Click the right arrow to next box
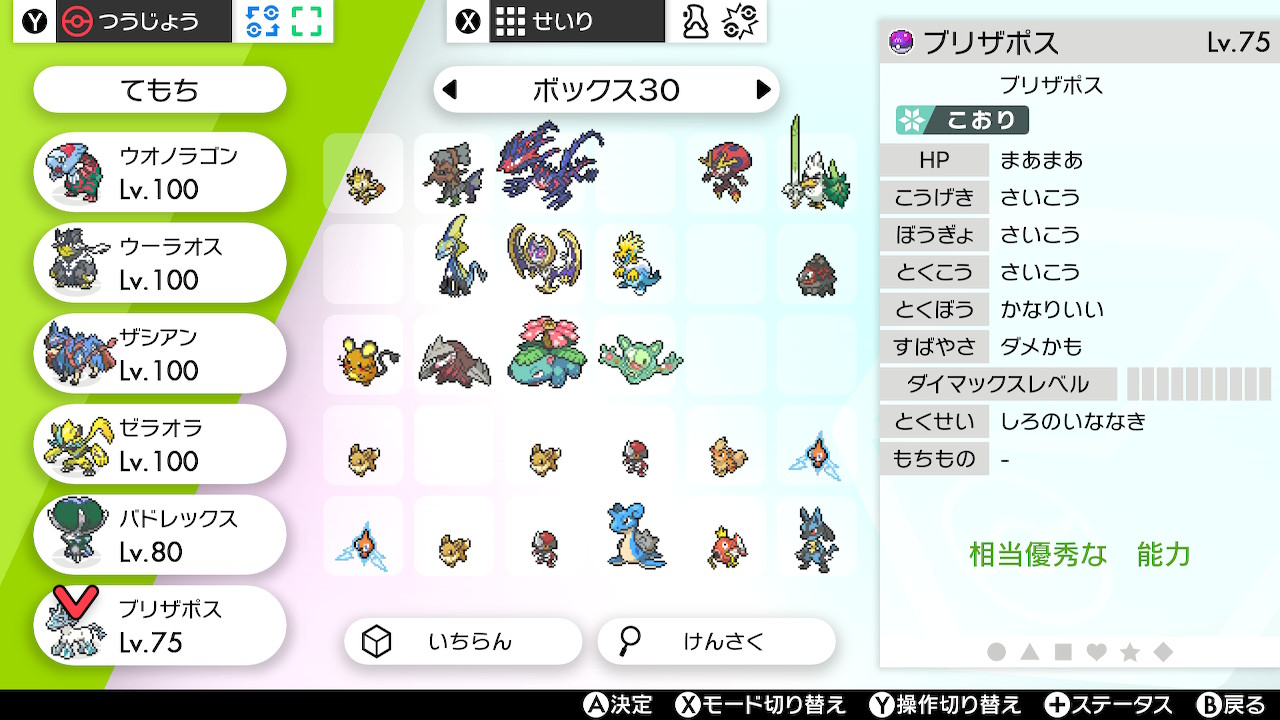1280x720 pixels. click(766, 89)
